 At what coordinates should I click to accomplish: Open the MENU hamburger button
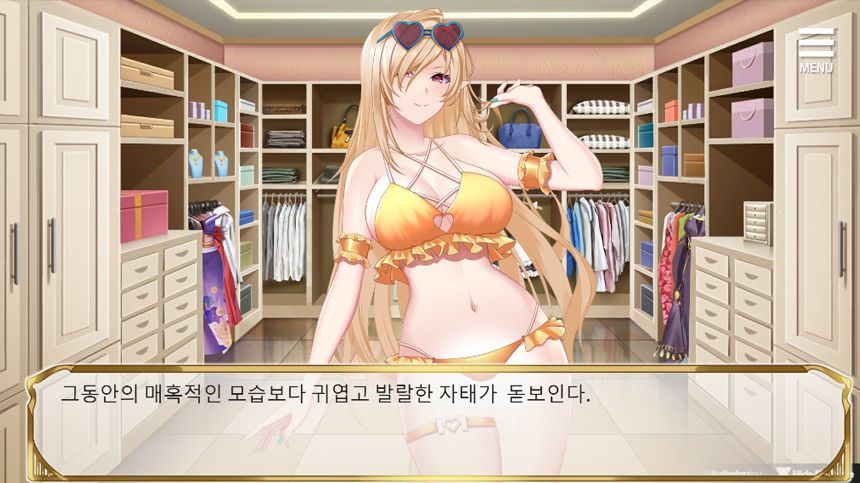816,50
